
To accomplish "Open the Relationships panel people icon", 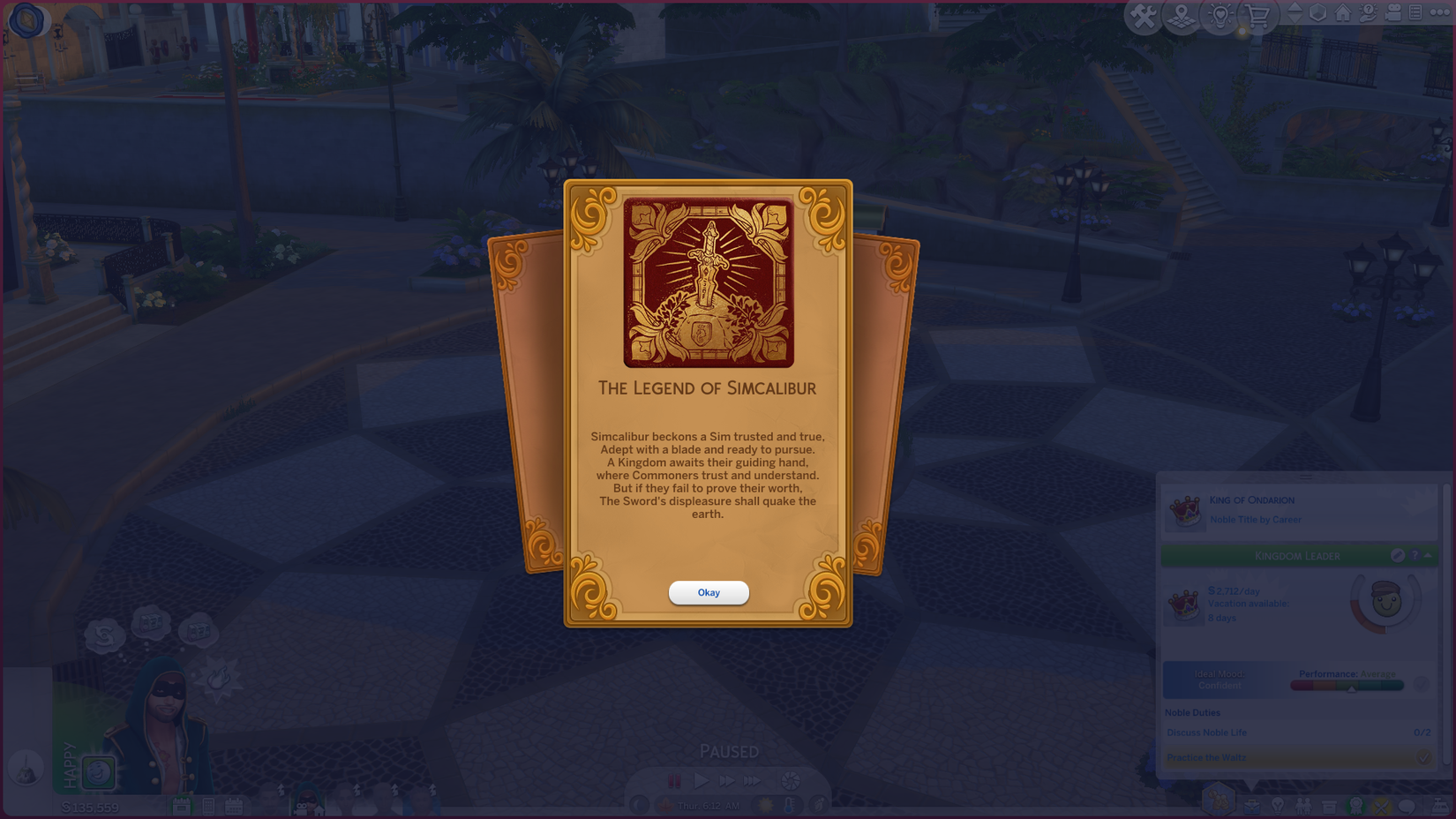I will (1304, 806).
